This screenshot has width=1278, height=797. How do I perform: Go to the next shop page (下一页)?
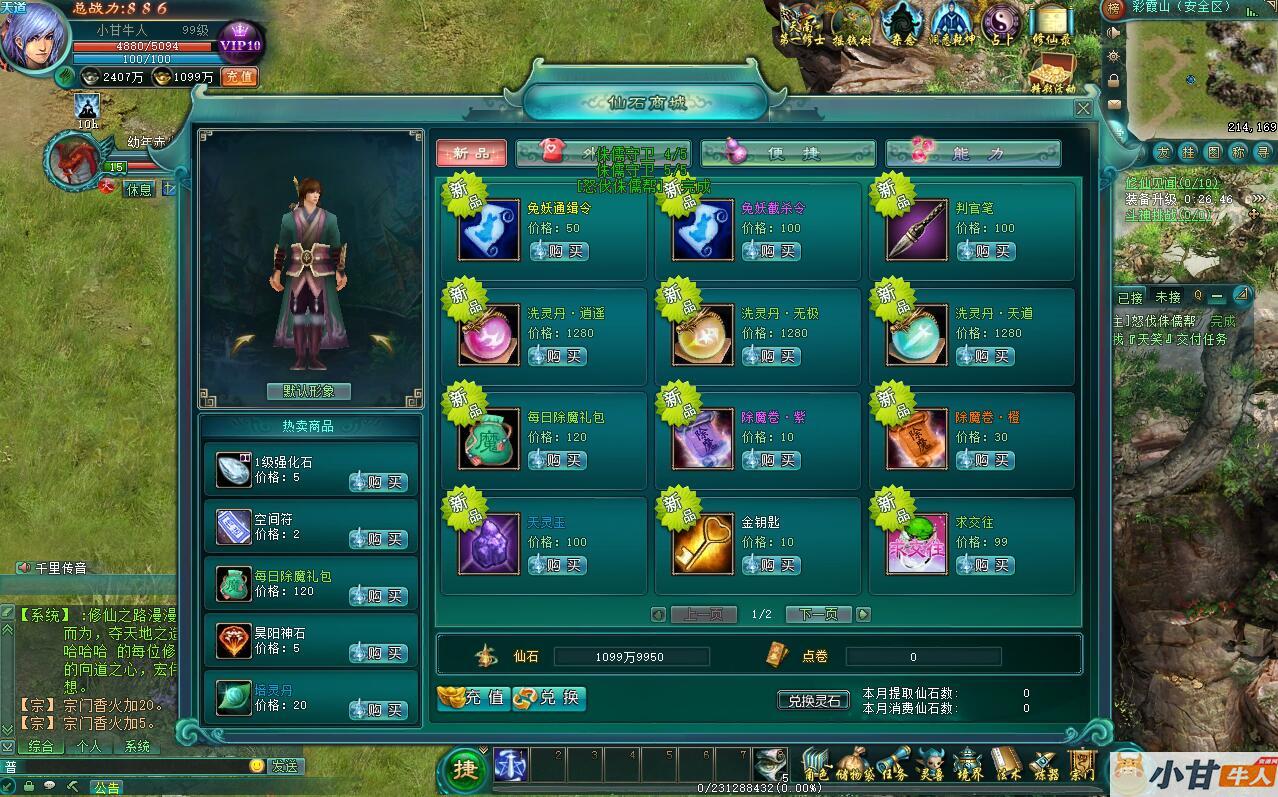click(818, 614)
